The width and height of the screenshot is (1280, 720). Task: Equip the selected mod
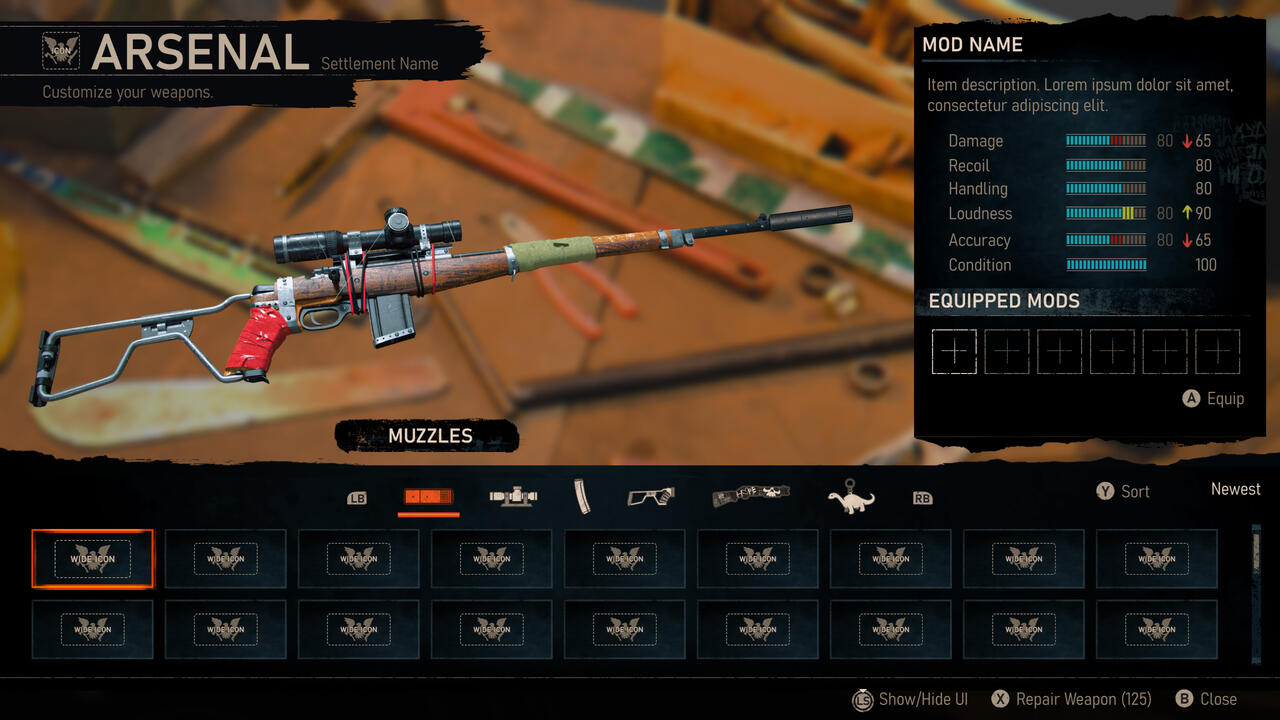pyautogui.click(x=1213, y=398)
